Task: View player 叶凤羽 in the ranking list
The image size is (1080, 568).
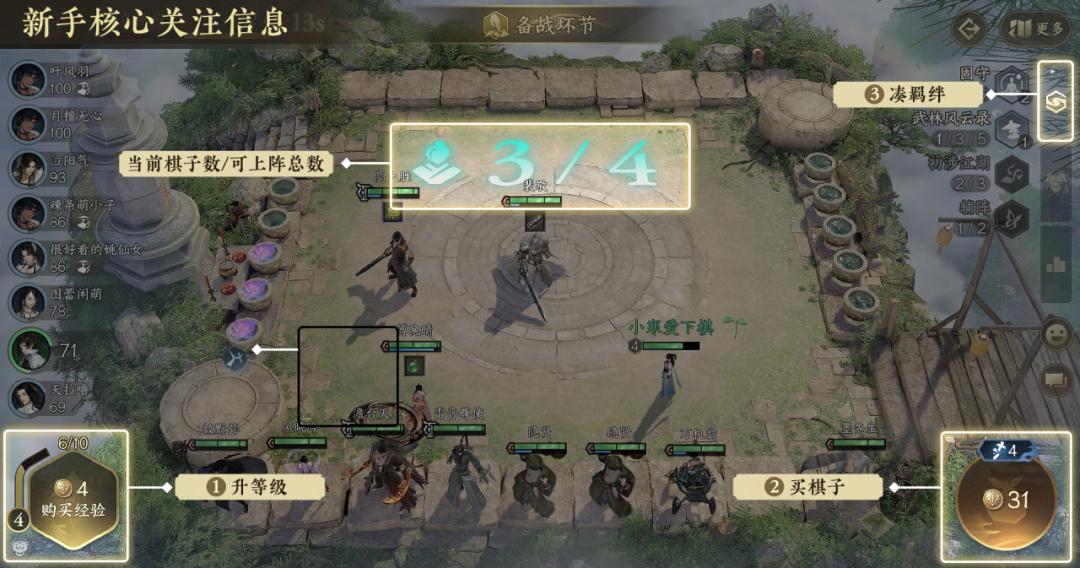Action: 29,80
